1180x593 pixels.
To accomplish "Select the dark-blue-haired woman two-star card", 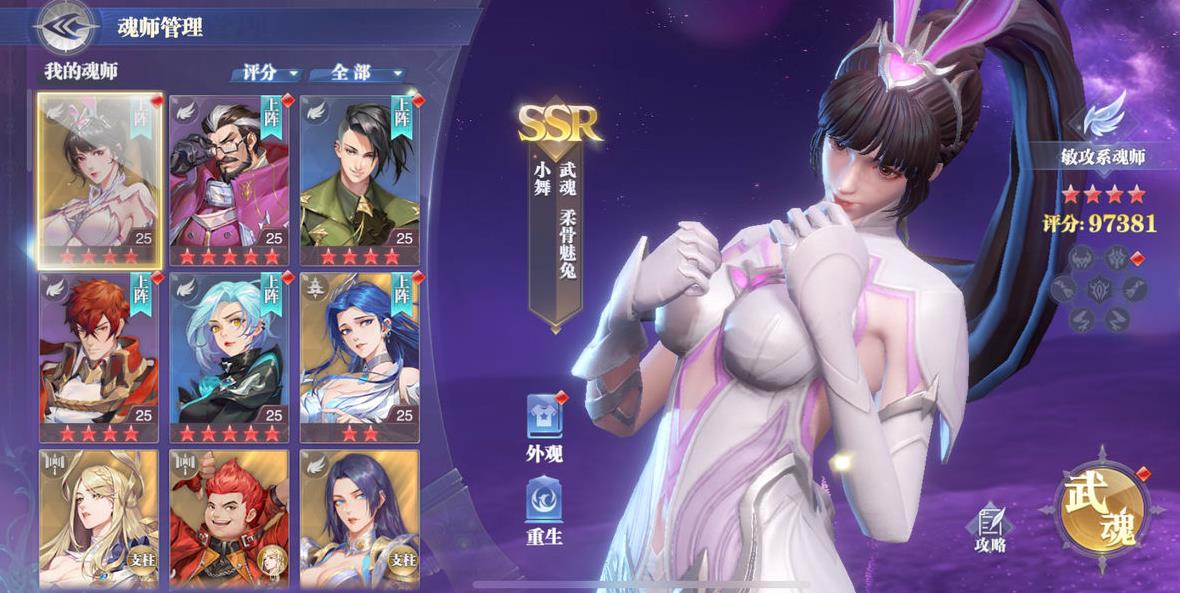I will click(359, 356).
